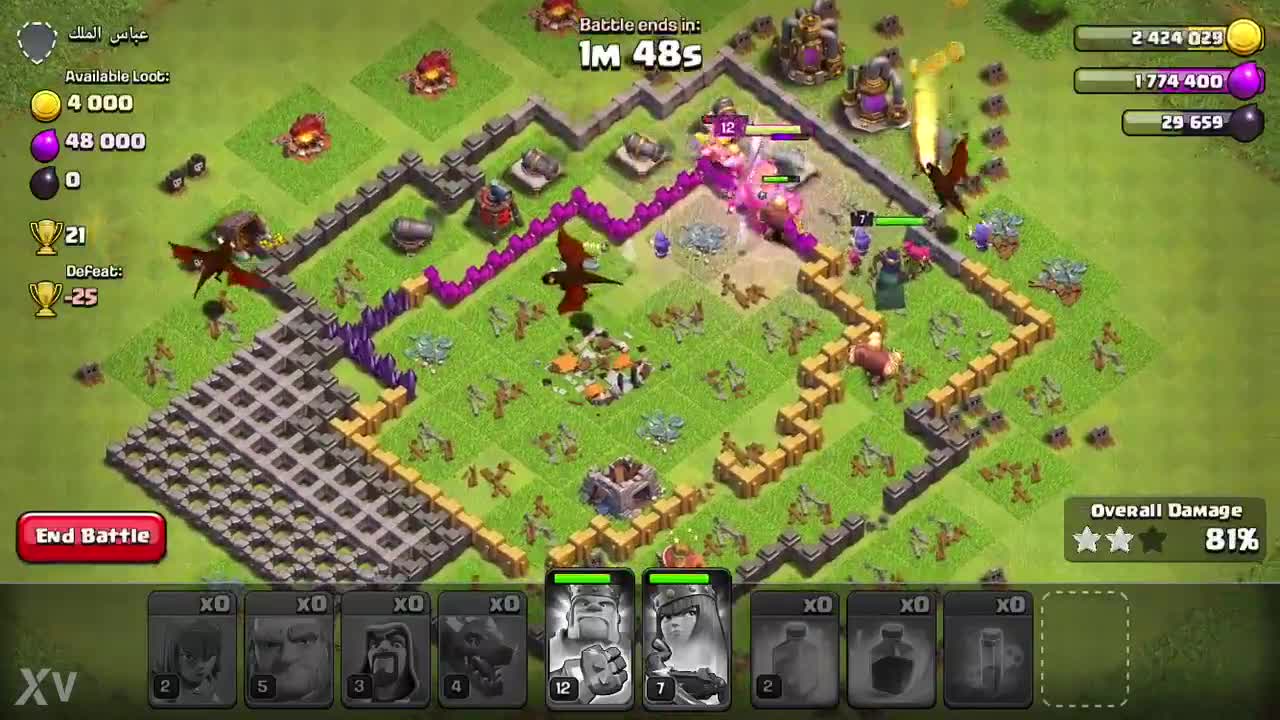Pick the depleted Wizard troop slot

tap(386, 650)
